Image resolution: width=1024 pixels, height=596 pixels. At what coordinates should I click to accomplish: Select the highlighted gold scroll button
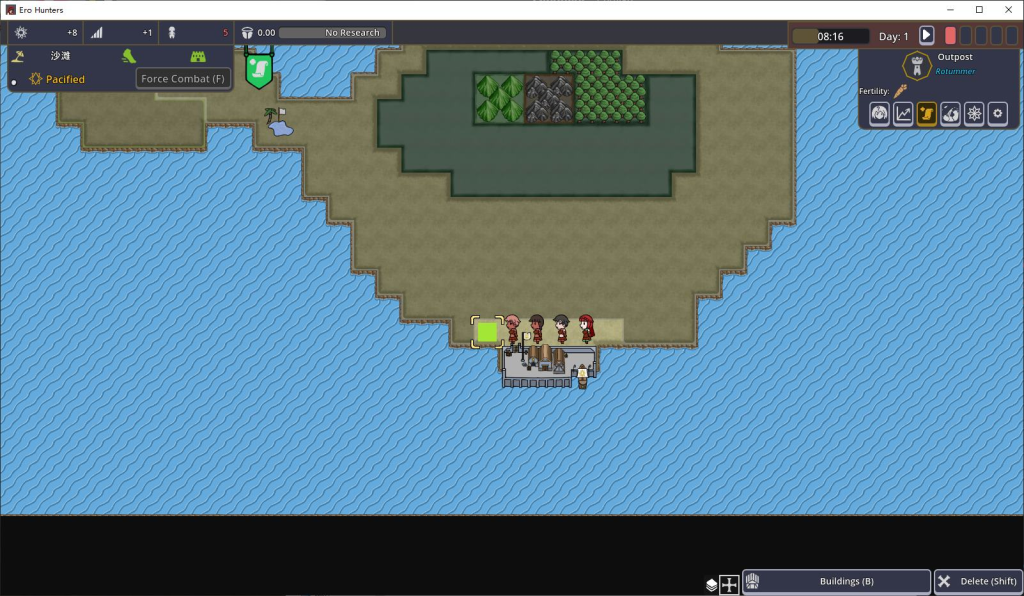[927, 114]
